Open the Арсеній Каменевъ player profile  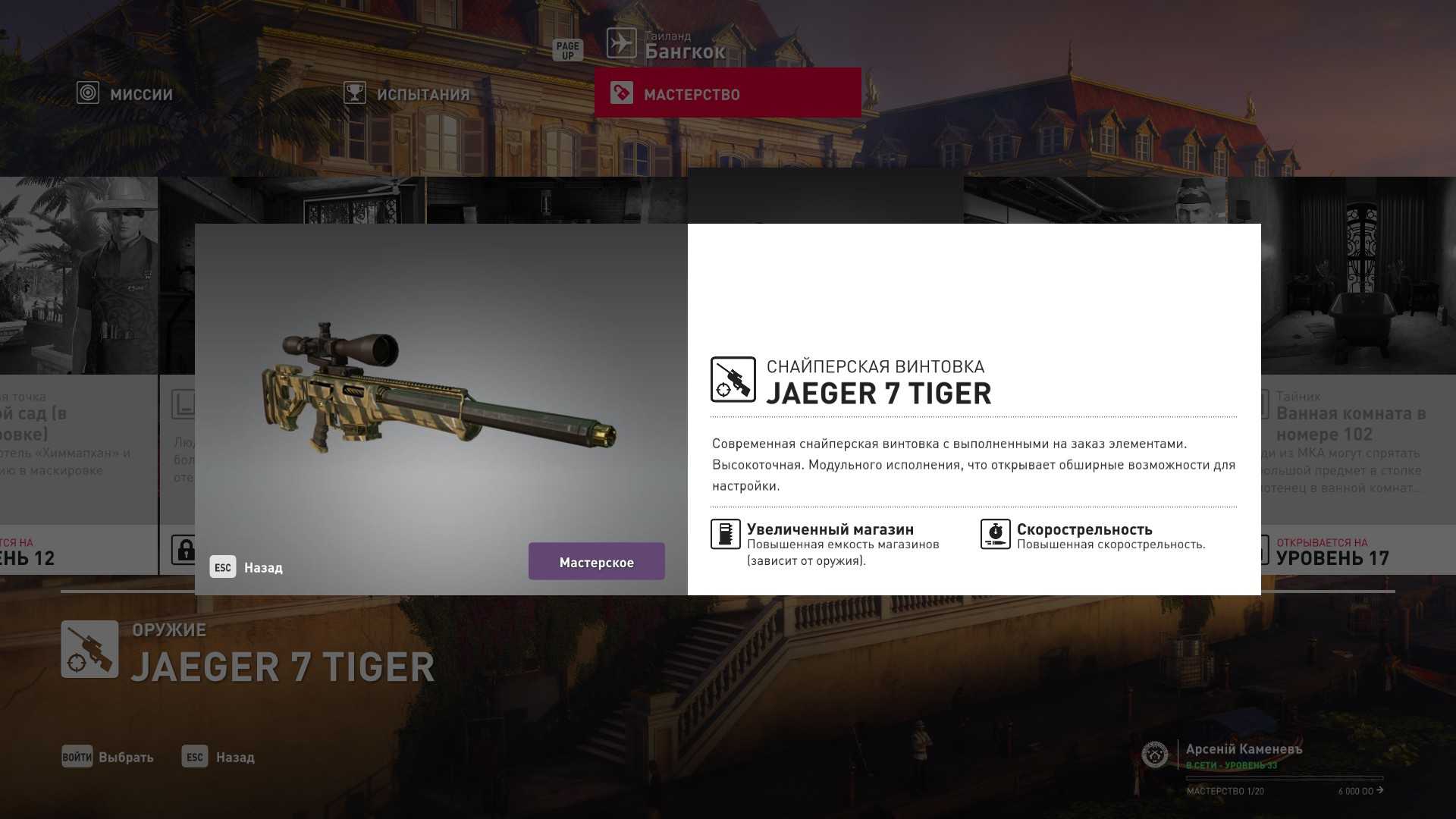(x=1244, y=749)
